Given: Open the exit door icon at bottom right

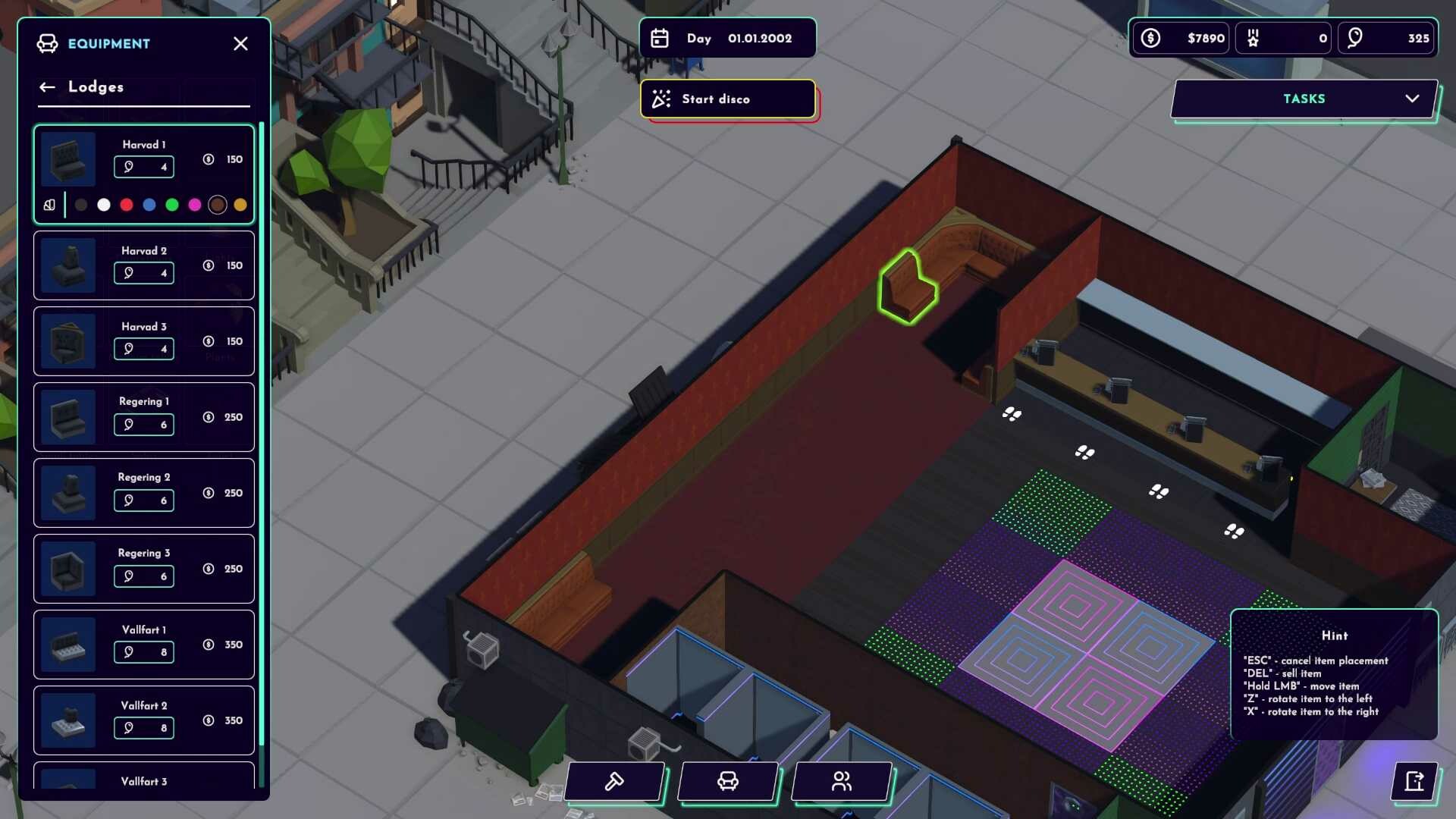Looking at the screenshot, I should (x=1414, y=783).
